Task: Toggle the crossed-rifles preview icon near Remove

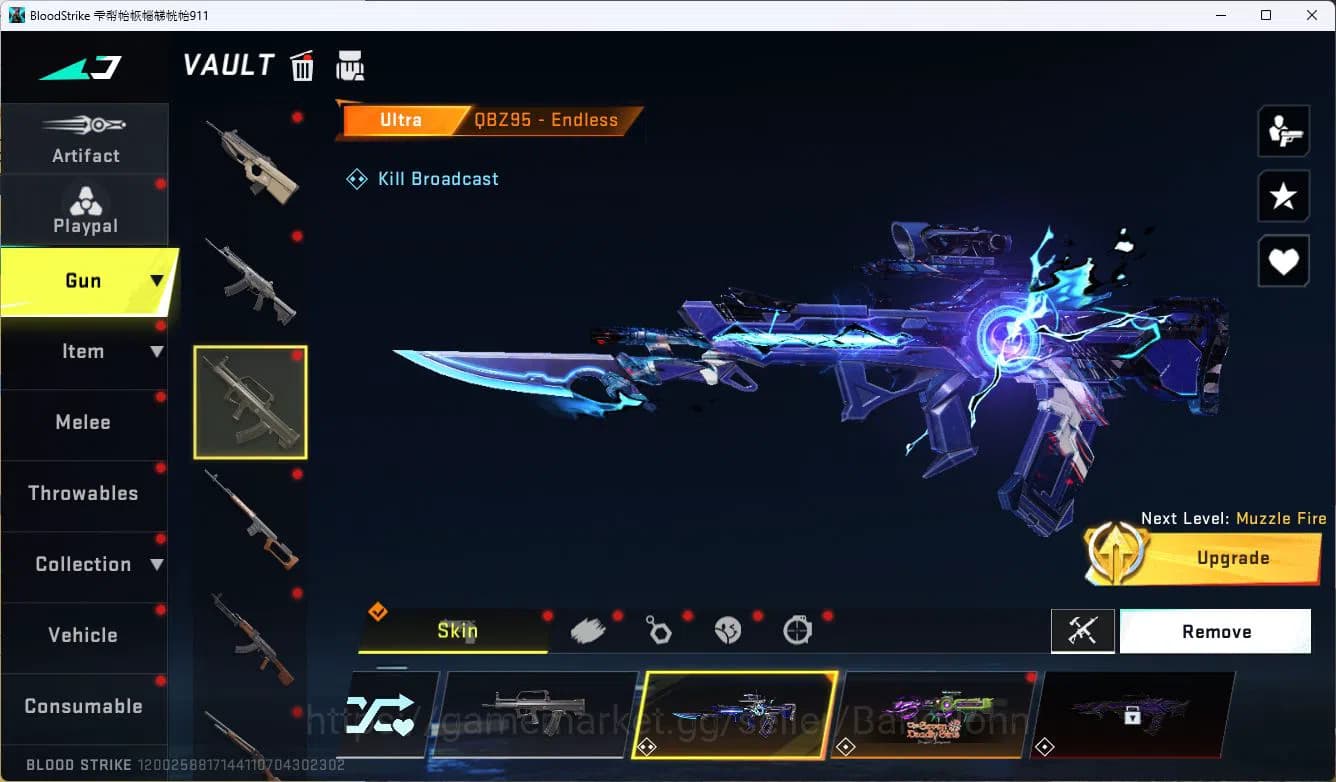Action: (1083, 631)
